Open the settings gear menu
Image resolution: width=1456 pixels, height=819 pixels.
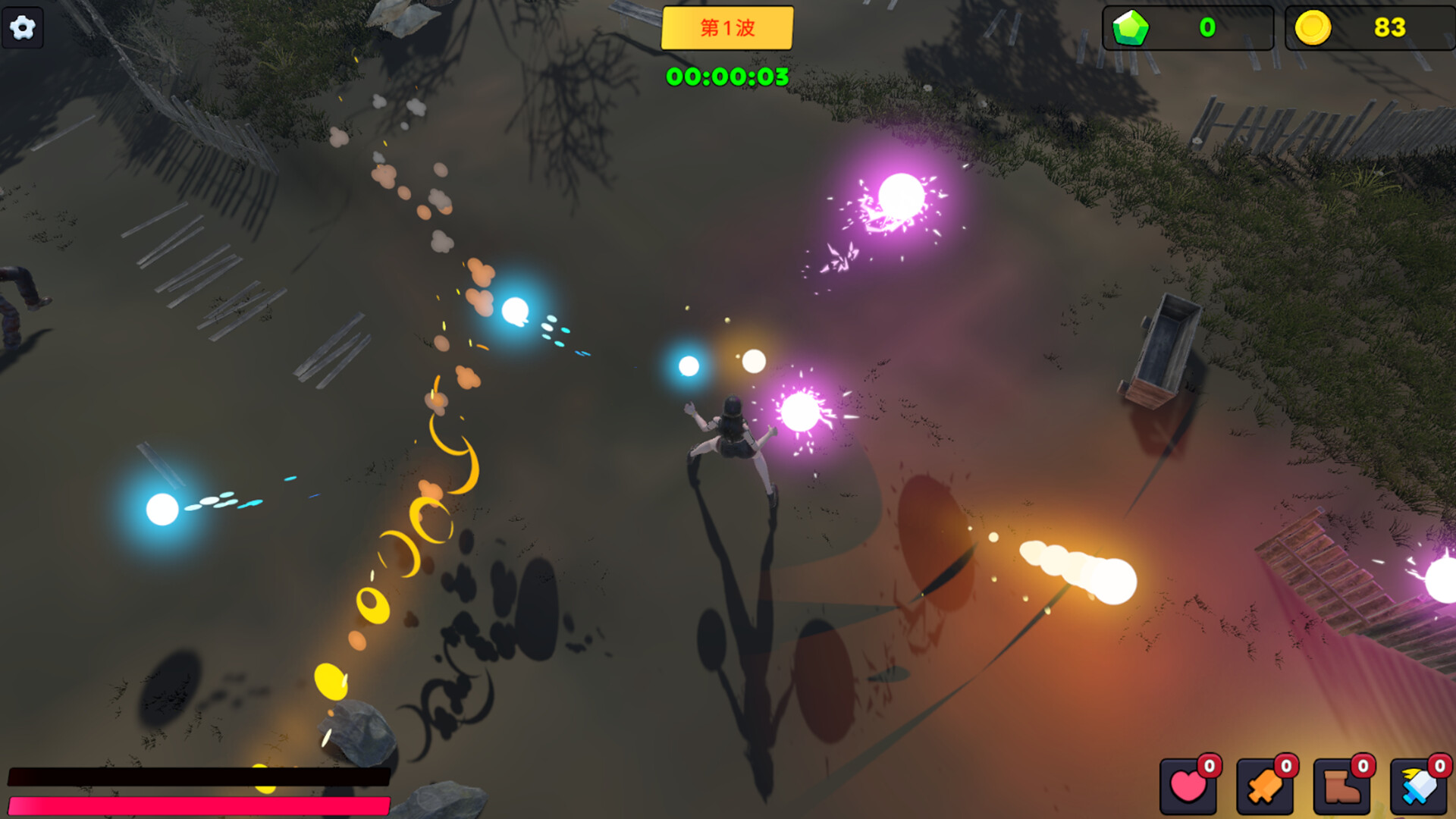23,27
